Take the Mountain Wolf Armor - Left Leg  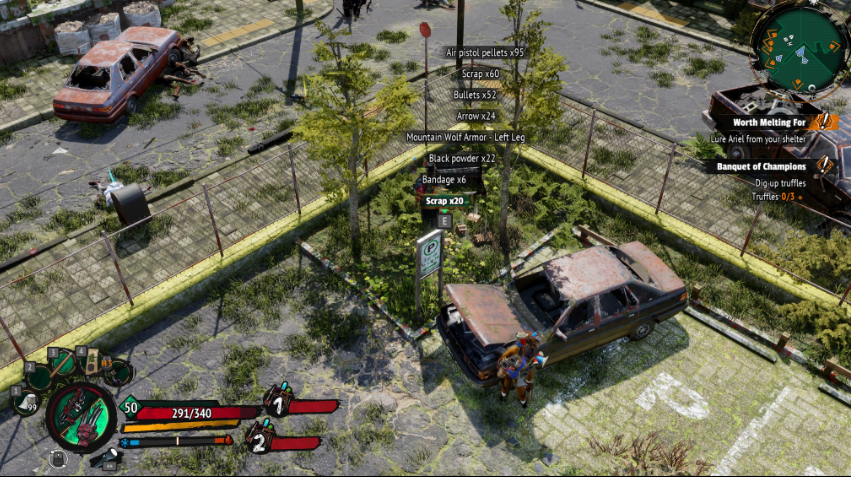tap(465, 137)
